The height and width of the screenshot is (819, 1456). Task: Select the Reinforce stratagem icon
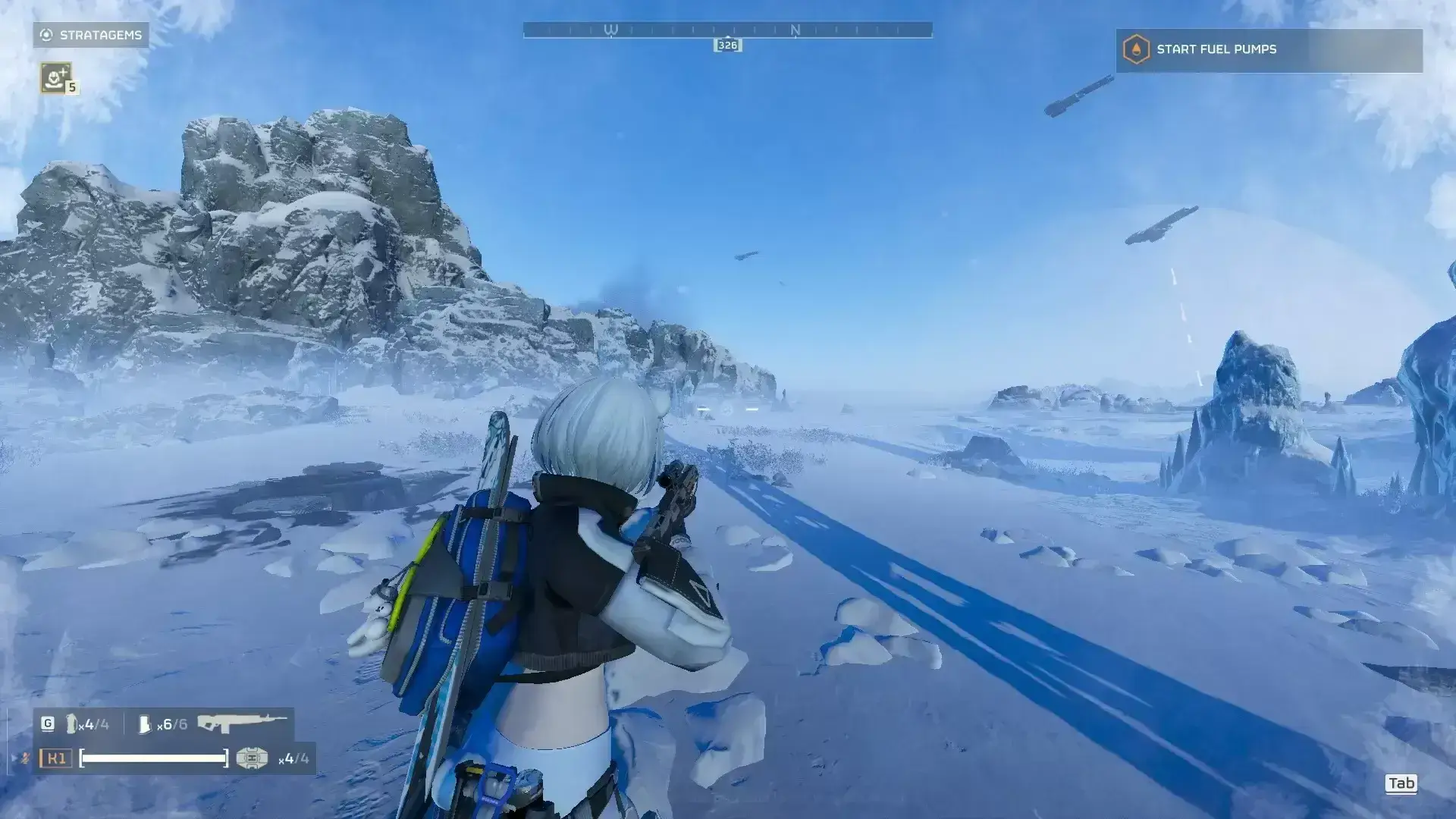tap(55, 77)
